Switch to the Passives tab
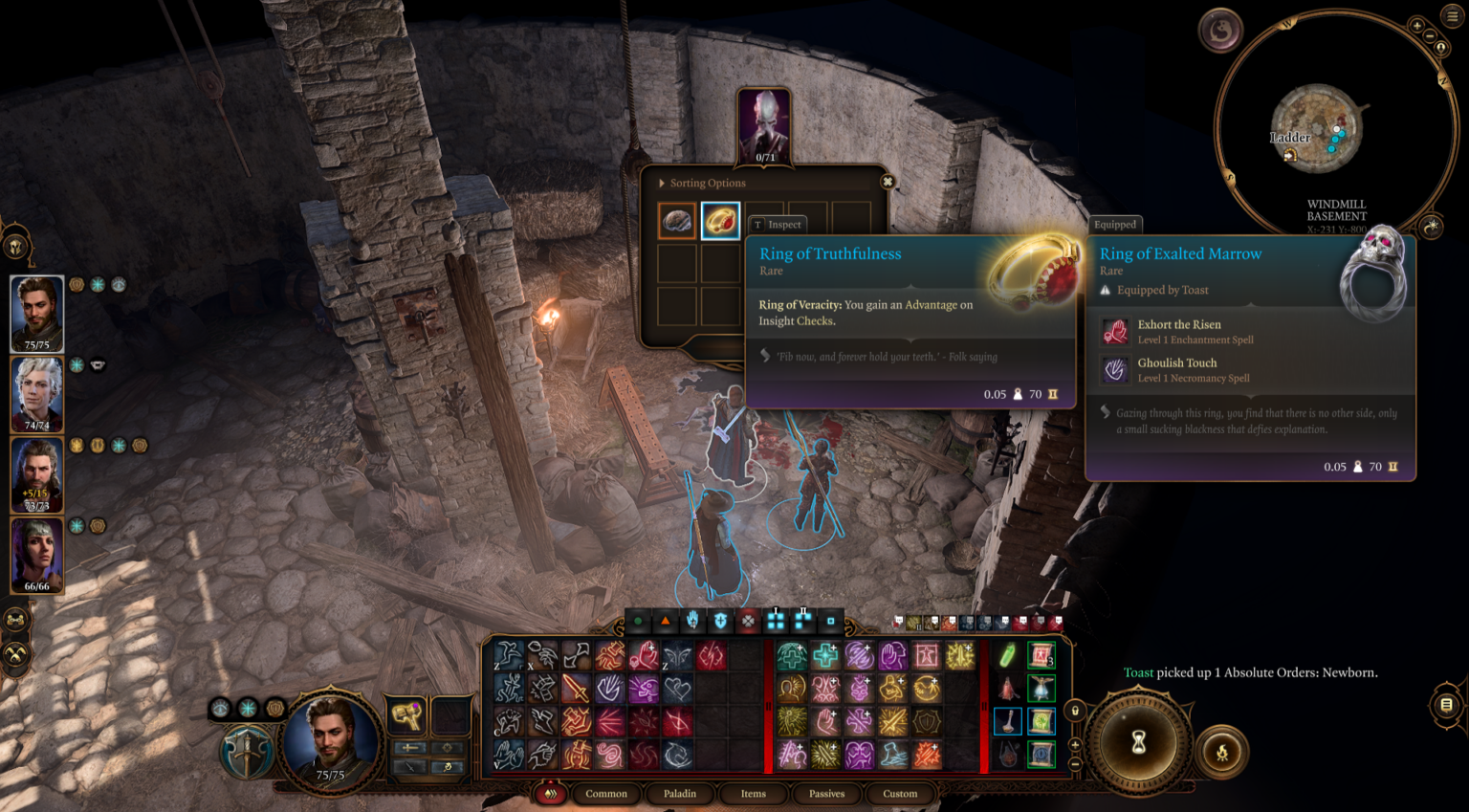 [x=826, y=794]
